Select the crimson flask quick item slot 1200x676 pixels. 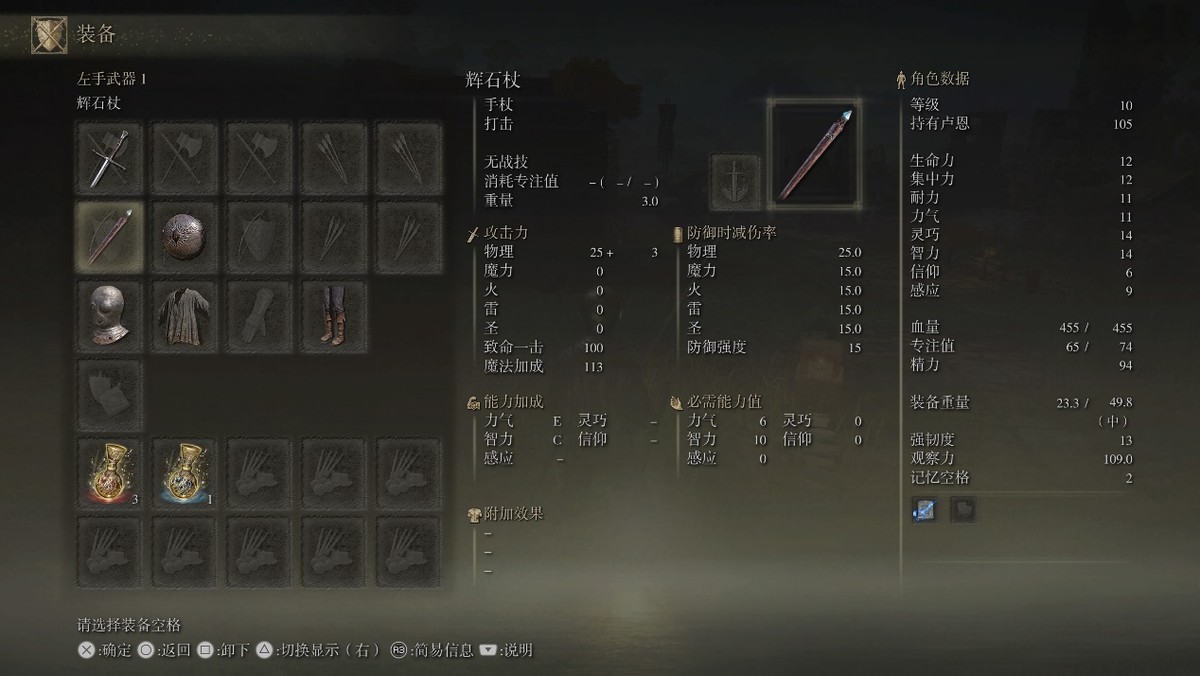click(110, 472)
